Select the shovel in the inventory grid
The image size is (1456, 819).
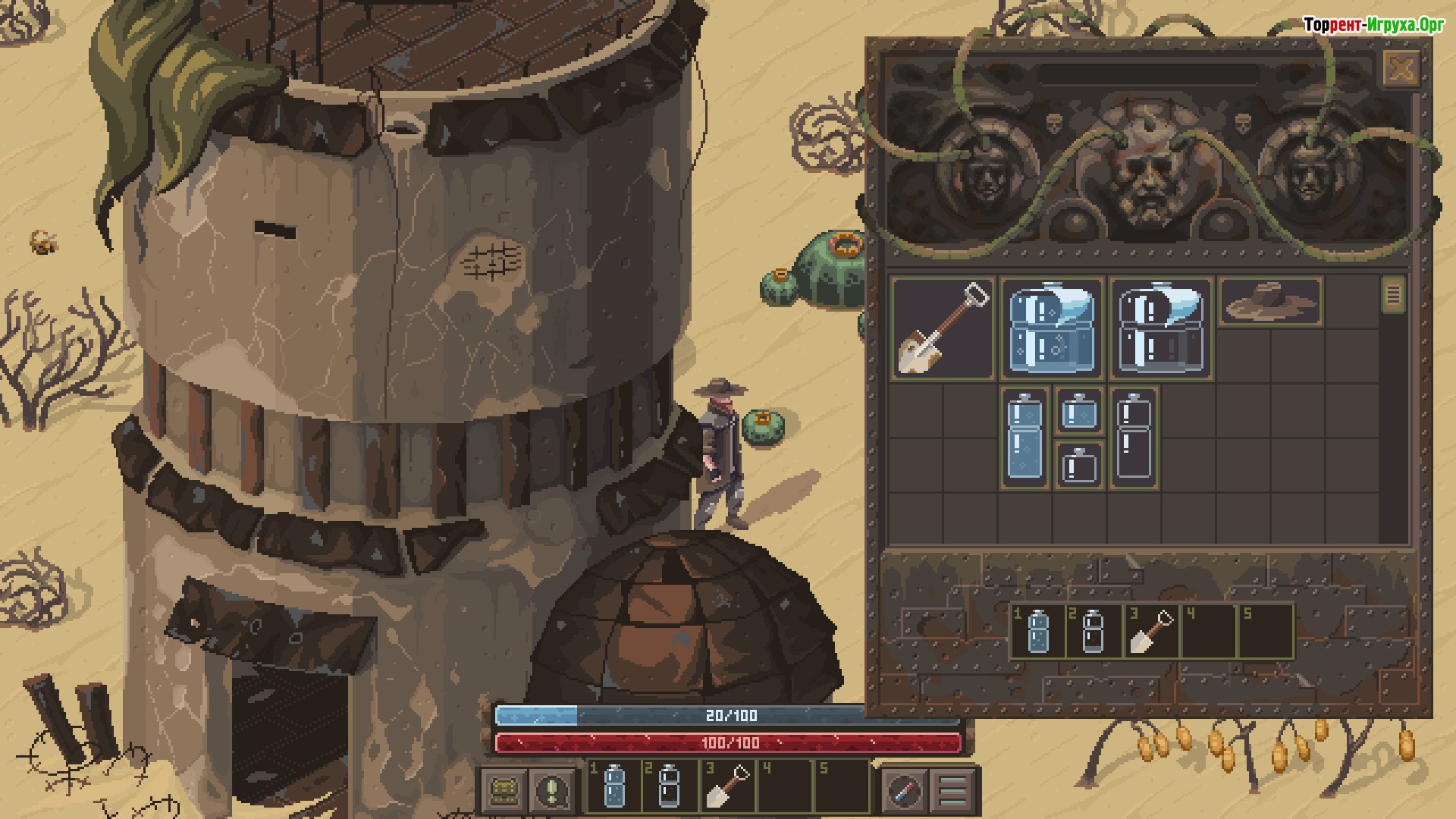coord(943,328)
